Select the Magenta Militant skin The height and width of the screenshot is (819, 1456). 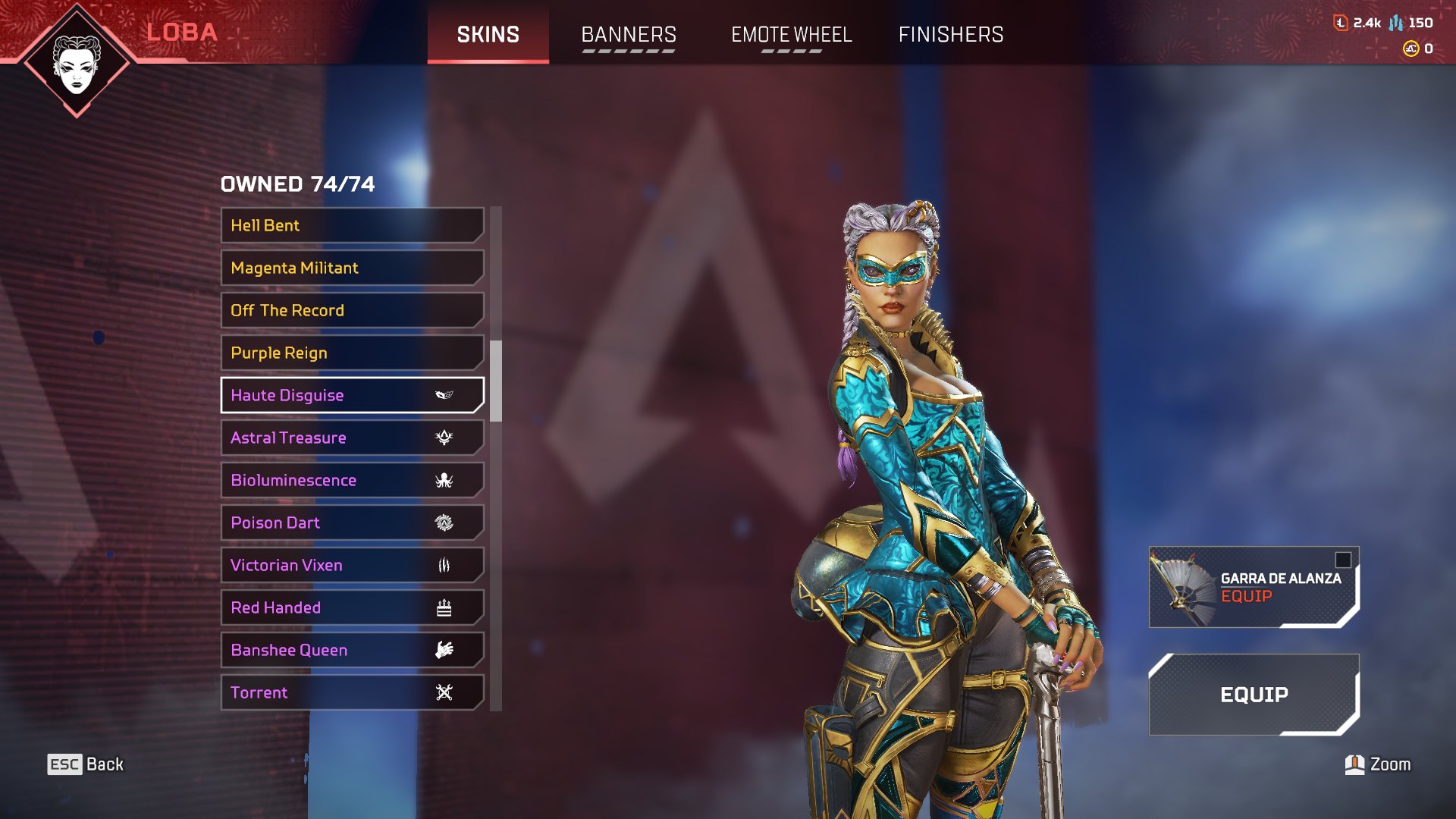pos(352,268)
